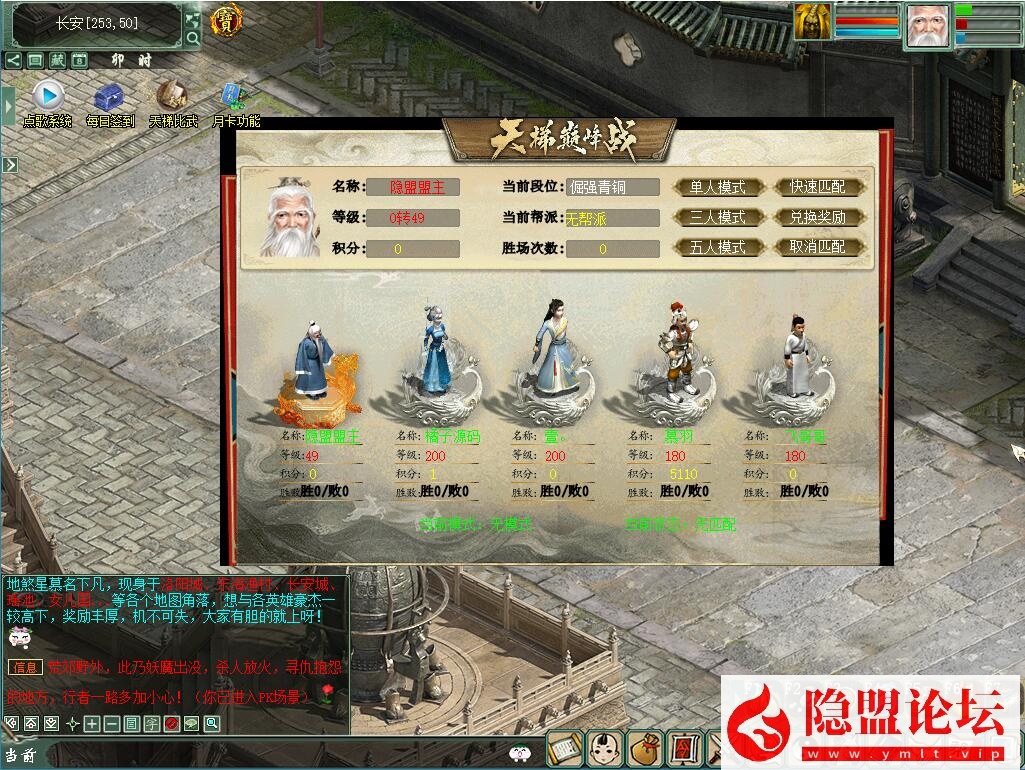Image resolution: width=1025 pixels, height=770 pixels.
Task: Open the world map button beside location
Action: click(x=192, y=18)
